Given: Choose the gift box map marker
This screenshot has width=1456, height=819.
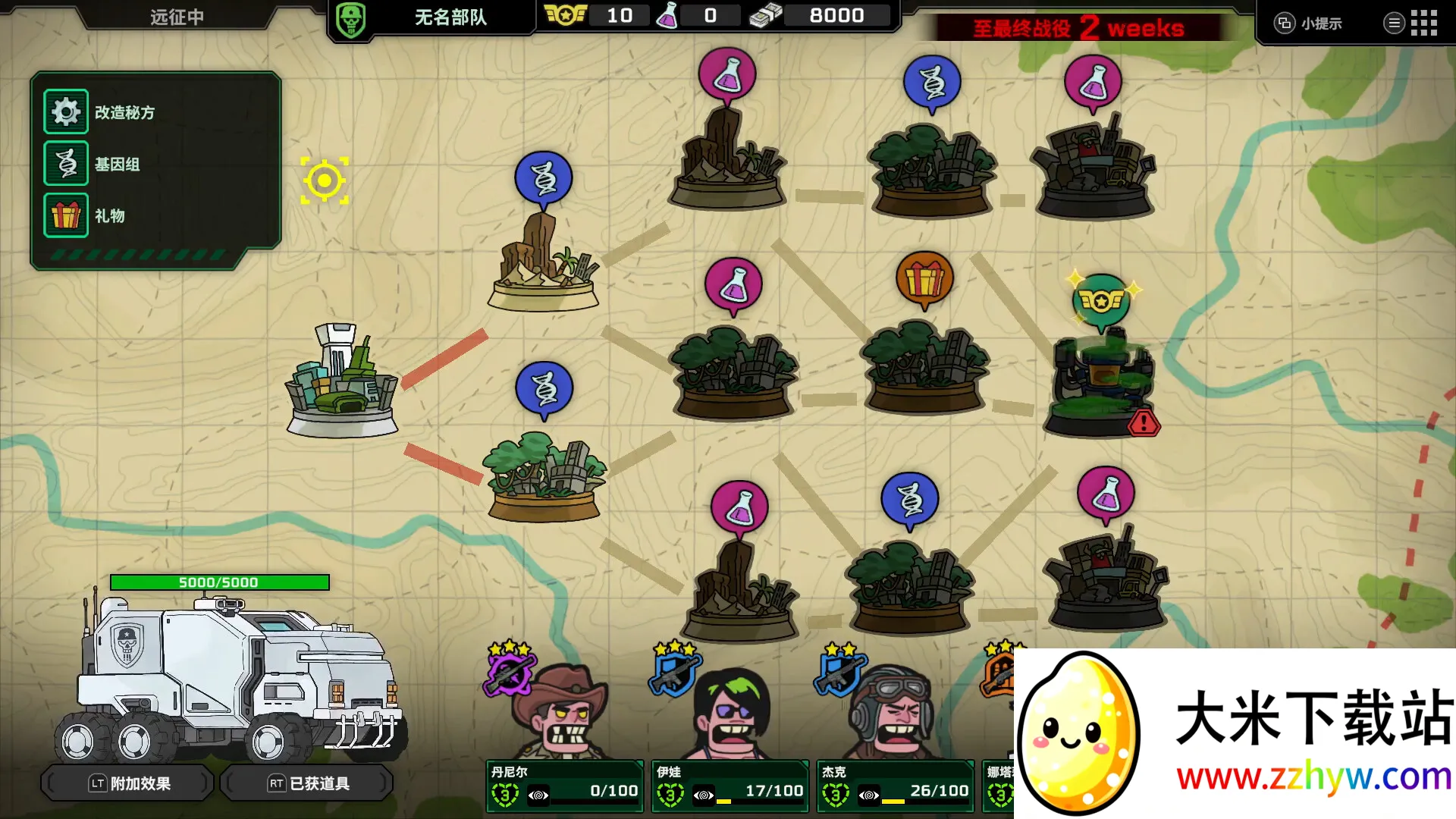Looking at the screenshot, I should coord(924,279).
